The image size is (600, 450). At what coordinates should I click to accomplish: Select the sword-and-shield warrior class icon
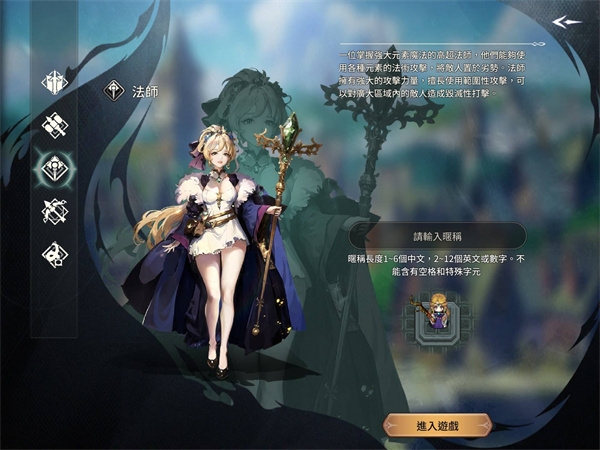click(x=53, y=81)
